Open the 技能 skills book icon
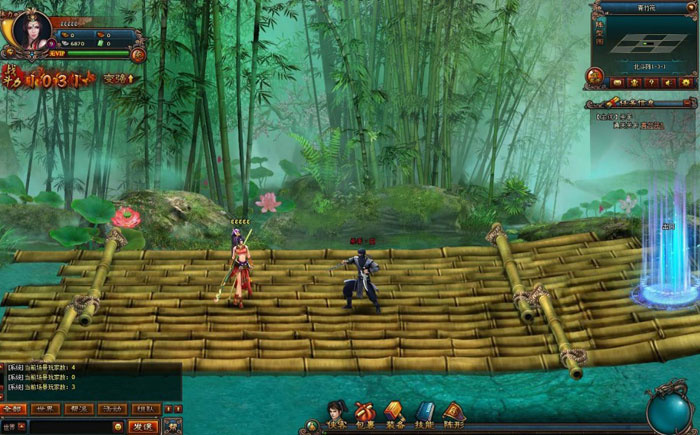The image size is (700, 435). [x=424, y=413]
